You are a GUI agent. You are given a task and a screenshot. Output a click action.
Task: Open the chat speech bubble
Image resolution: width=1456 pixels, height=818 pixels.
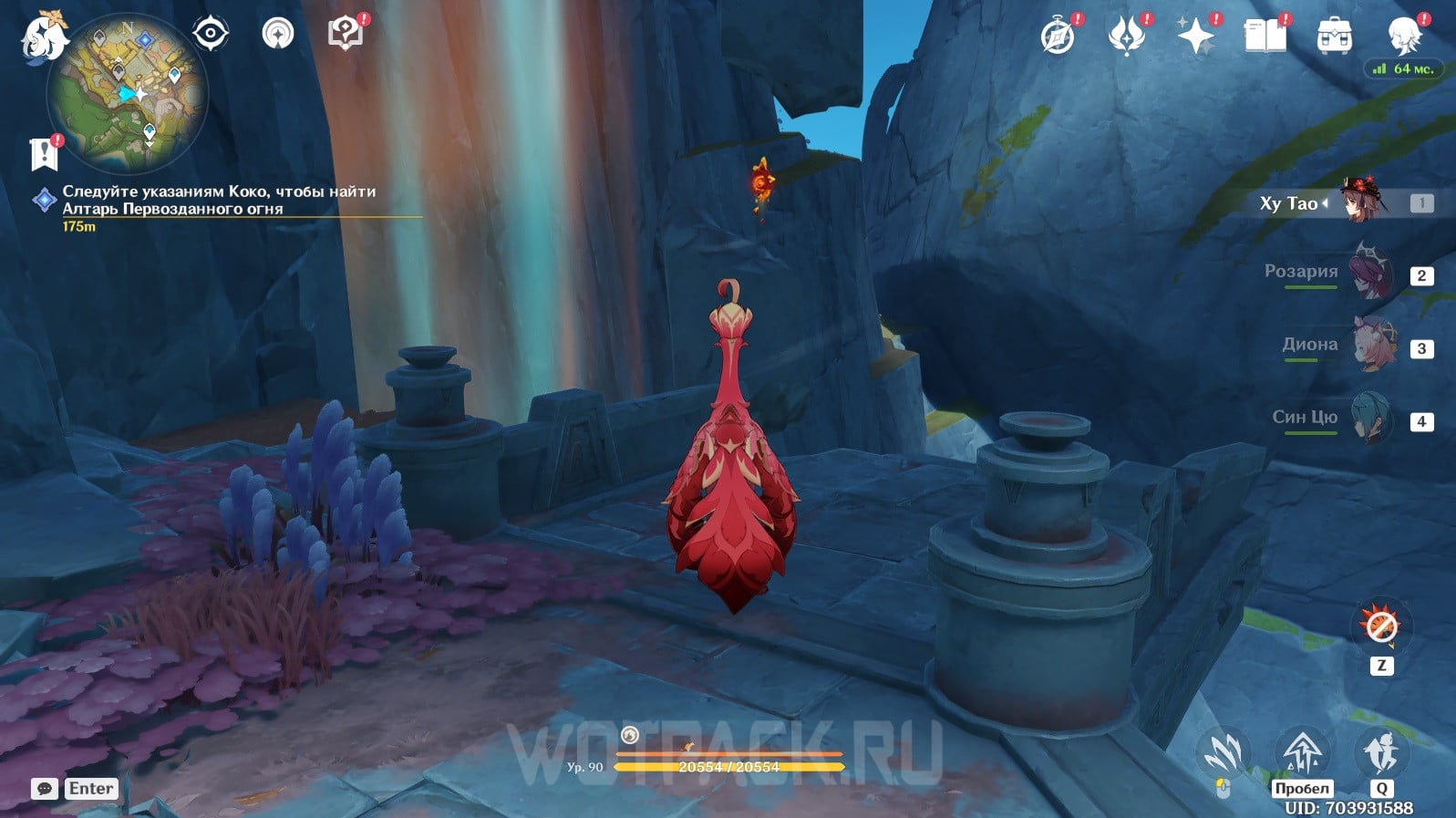45,789
